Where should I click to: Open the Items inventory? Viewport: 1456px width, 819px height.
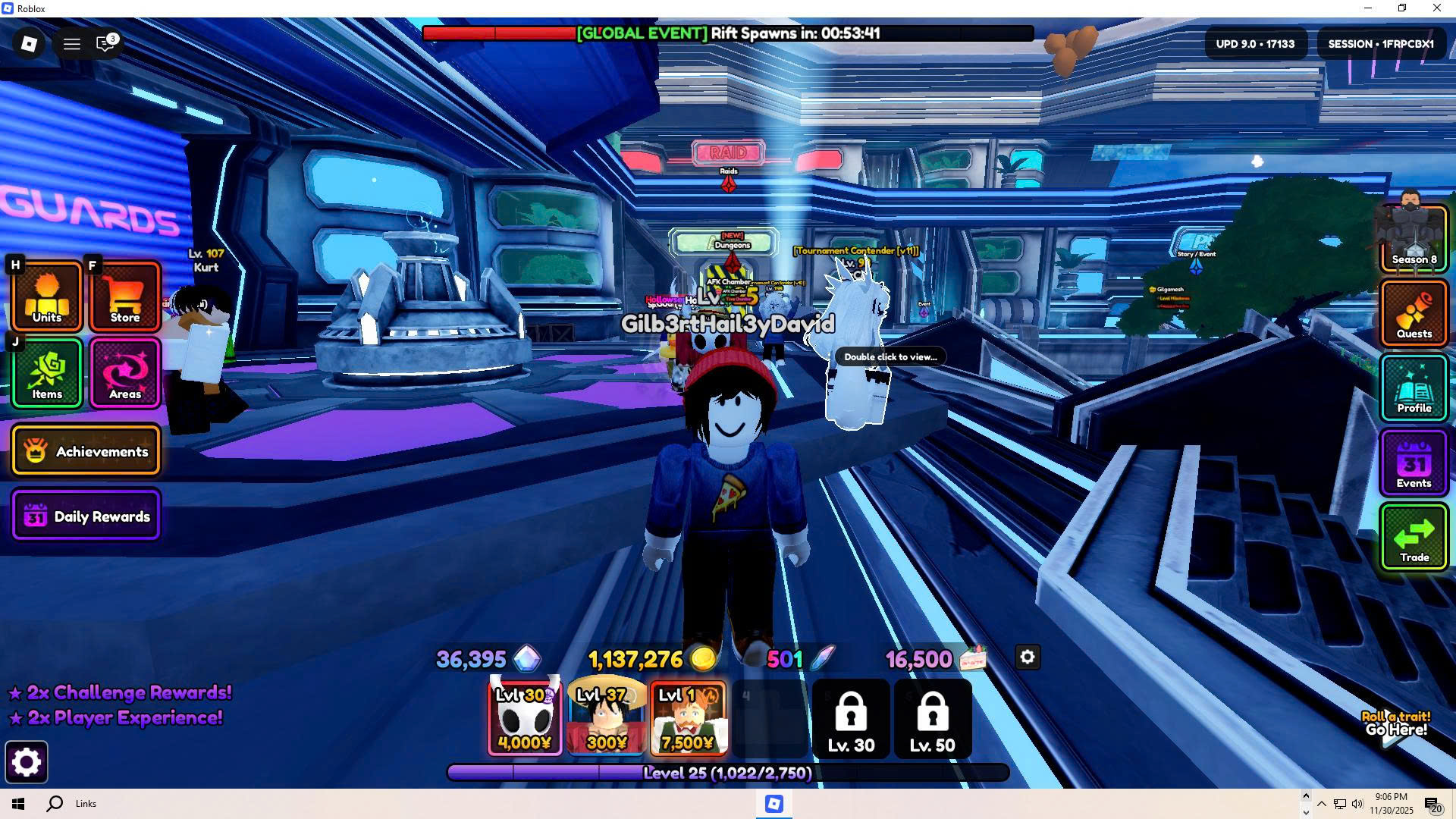pyautogui.click(x=46, y=373)
